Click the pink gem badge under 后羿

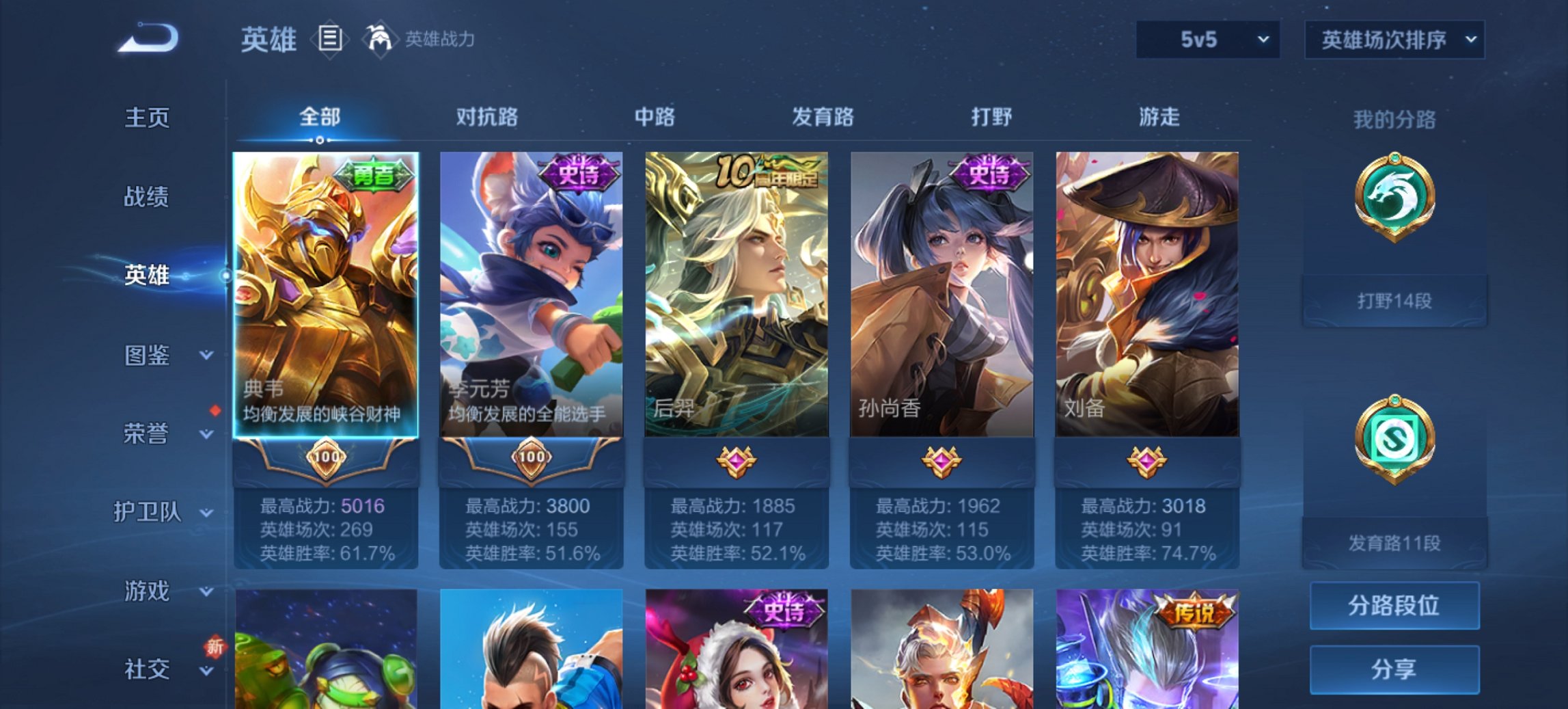tap(738, 459)
